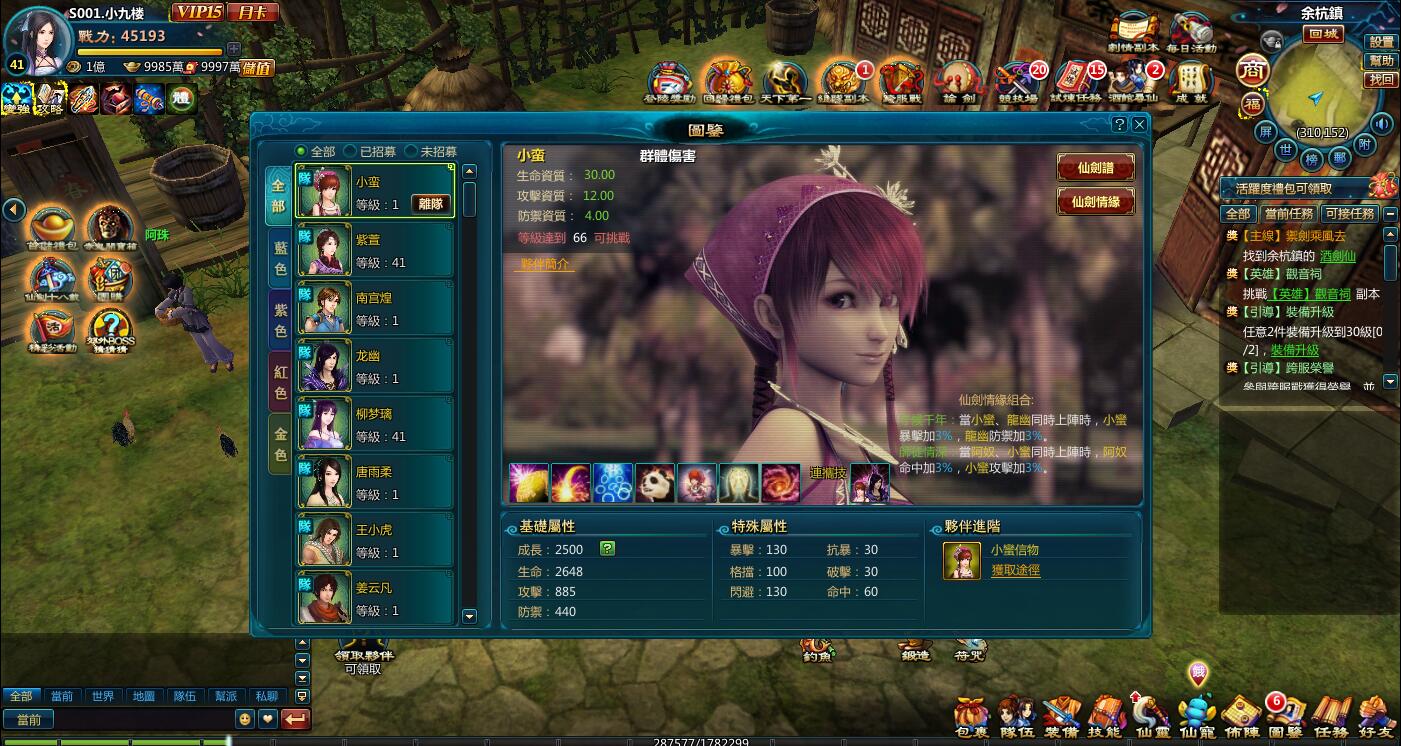Click the 離隊 leave-team button for 小蛮
1401x746 pixels.
tap(431, 204)
